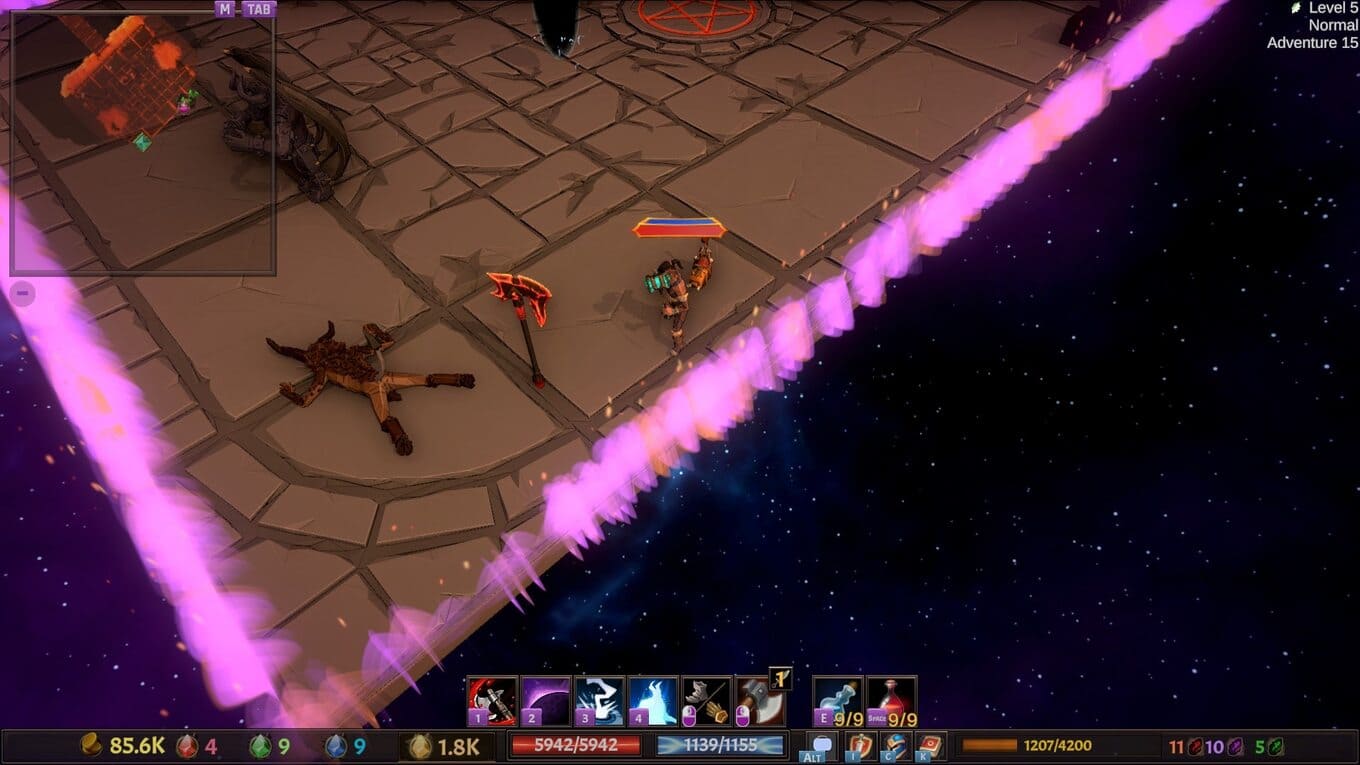The height and width of the screenshot is (765, 1360).
Task: Open the helmet character sheet icon
Action: pos(895,745)
